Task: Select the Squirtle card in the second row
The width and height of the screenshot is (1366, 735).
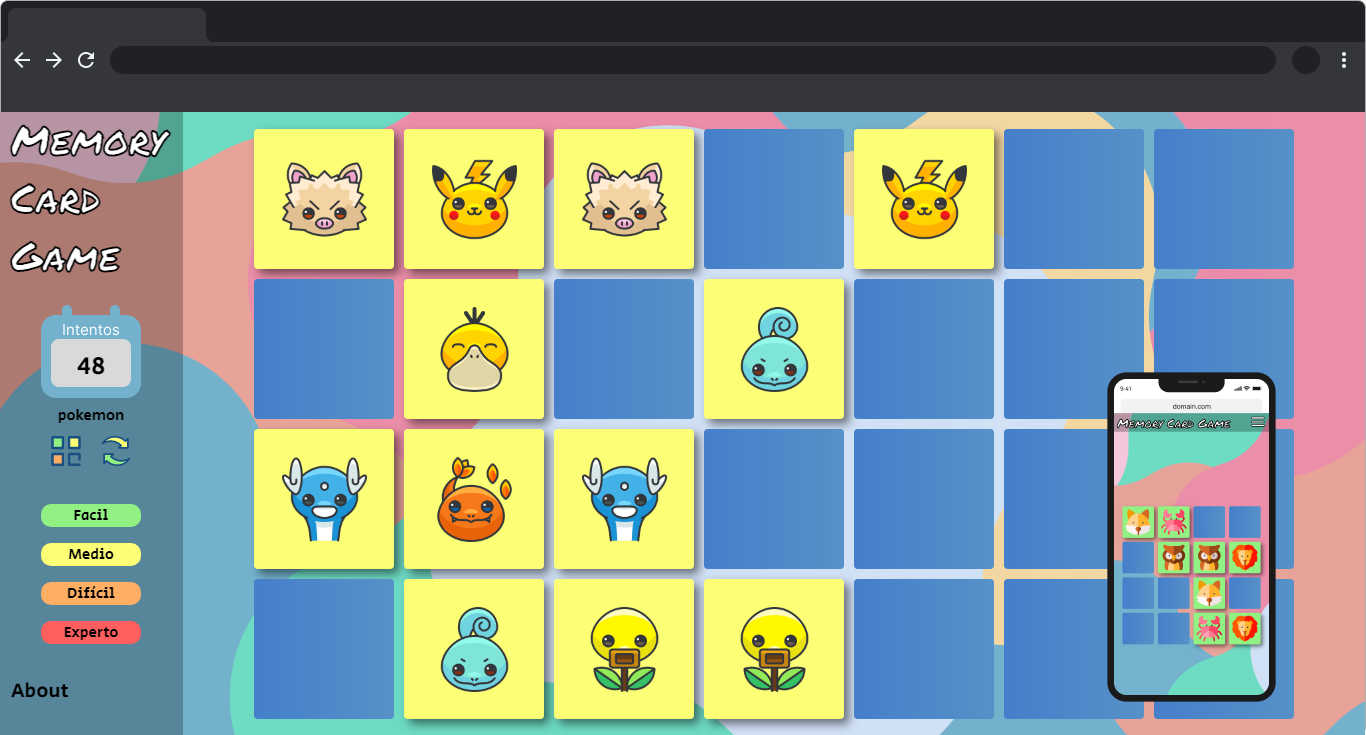Action: tap(773, 348)
